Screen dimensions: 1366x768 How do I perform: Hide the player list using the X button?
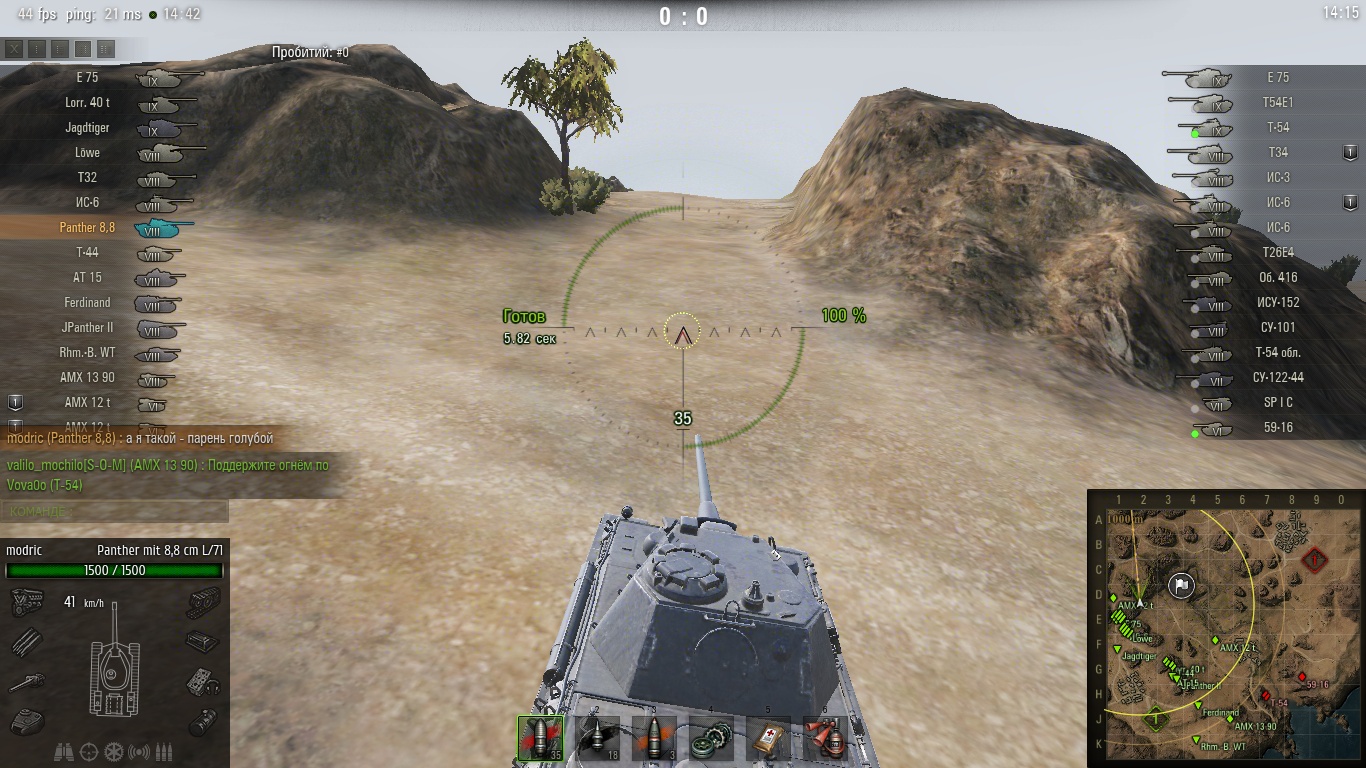pyautogui.click(x=14, y=48)
